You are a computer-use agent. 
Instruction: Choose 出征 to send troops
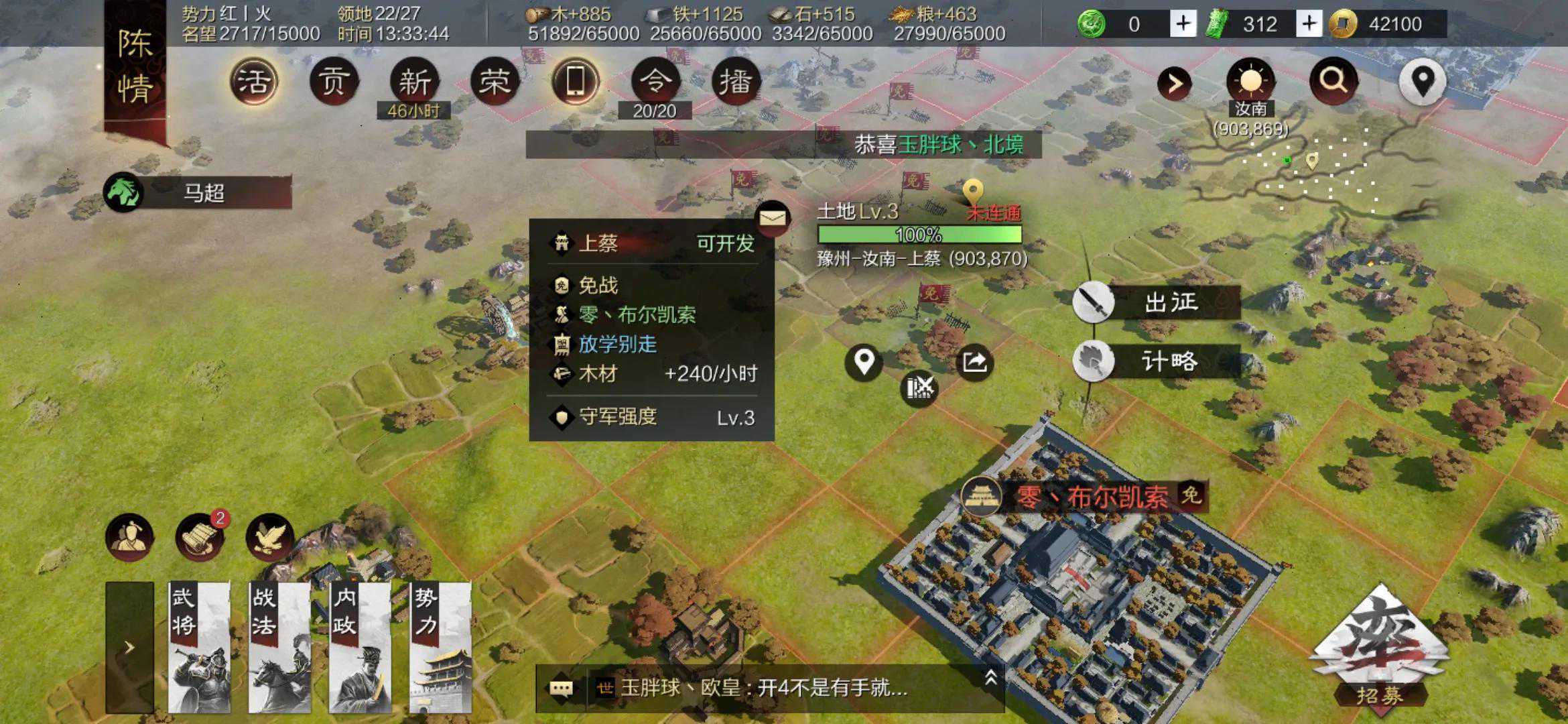tap(1157, 303)
